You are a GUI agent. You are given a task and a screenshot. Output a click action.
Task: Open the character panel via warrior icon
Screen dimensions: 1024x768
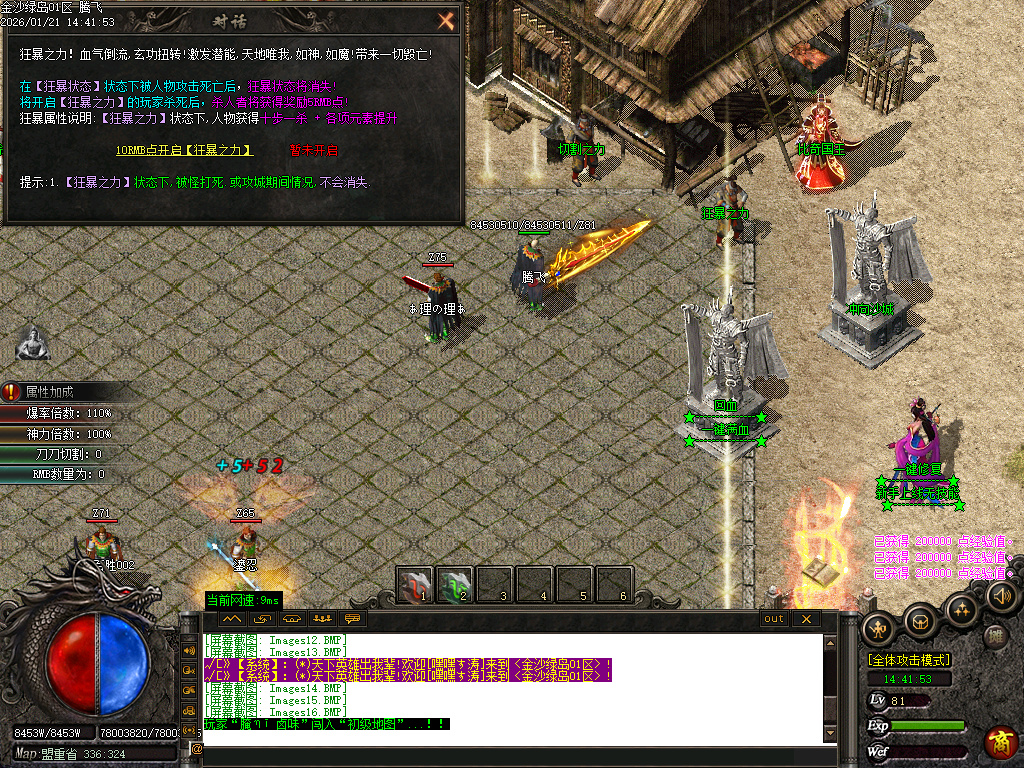pos(879,628)
